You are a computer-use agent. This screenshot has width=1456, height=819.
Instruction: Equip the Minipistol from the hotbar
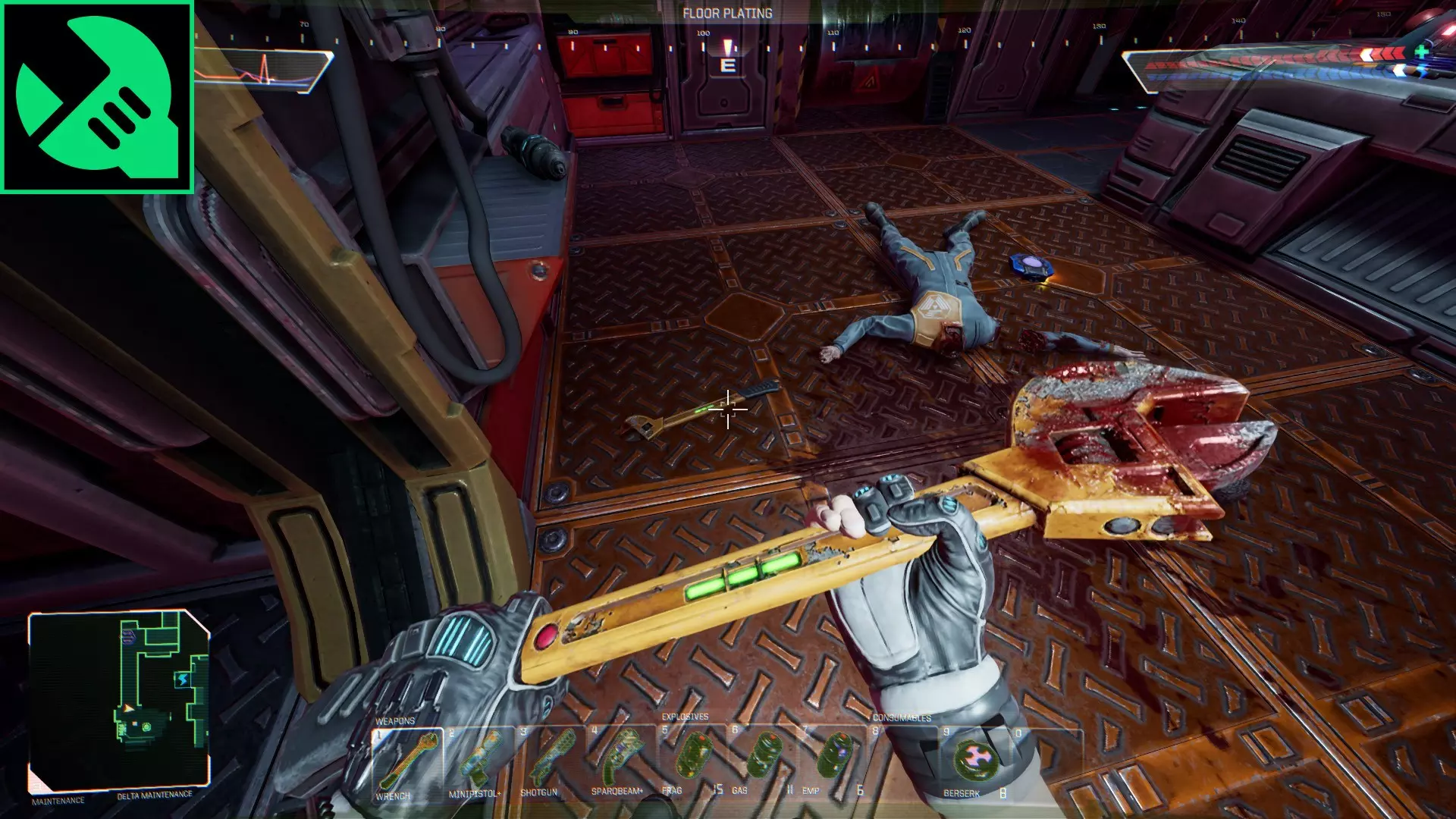(479, 763)
